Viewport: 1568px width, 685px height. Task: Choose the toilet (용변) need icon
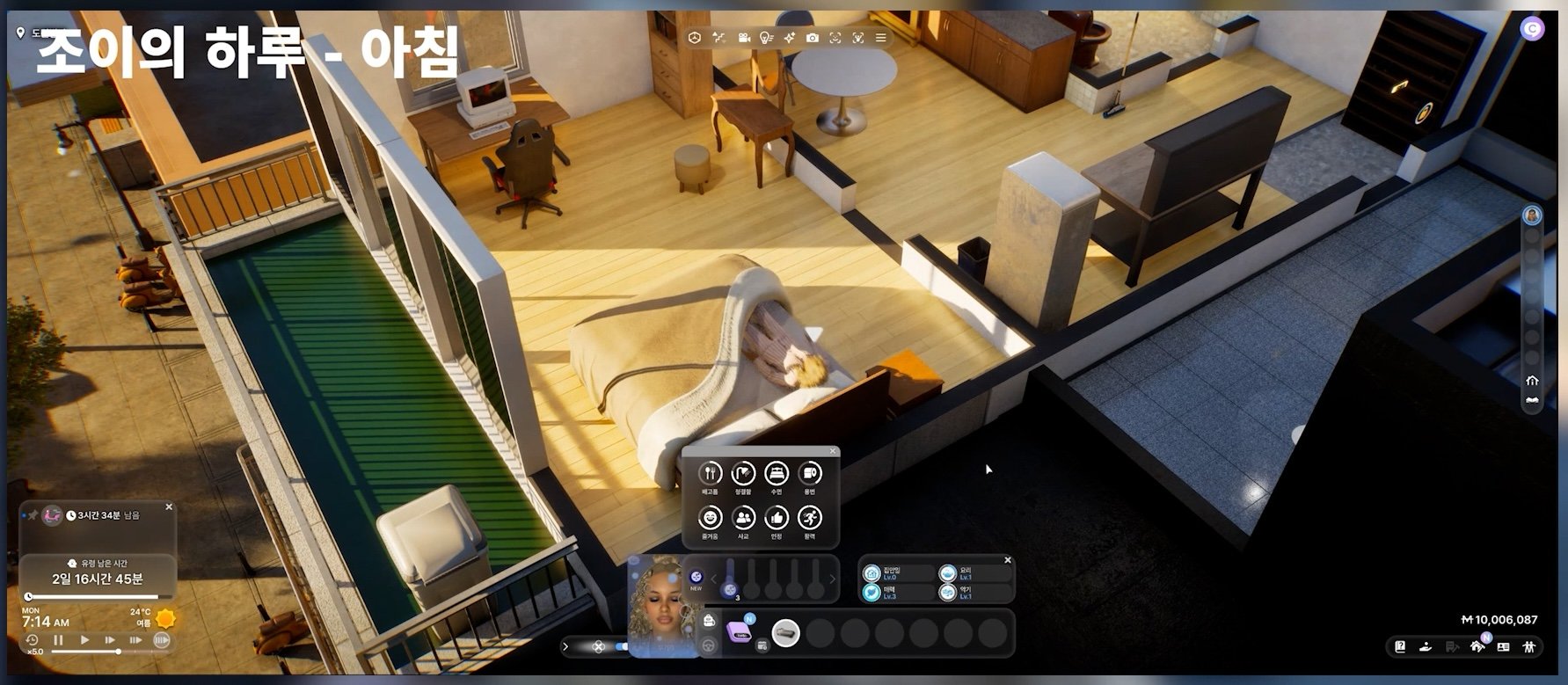point(810,474)
